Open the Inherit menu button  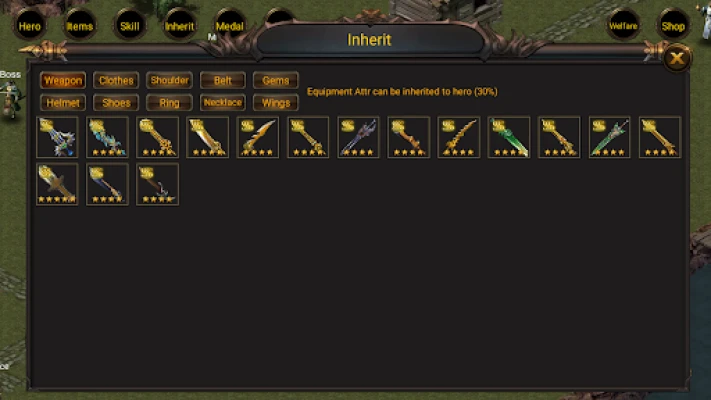(x=179, y=26)
